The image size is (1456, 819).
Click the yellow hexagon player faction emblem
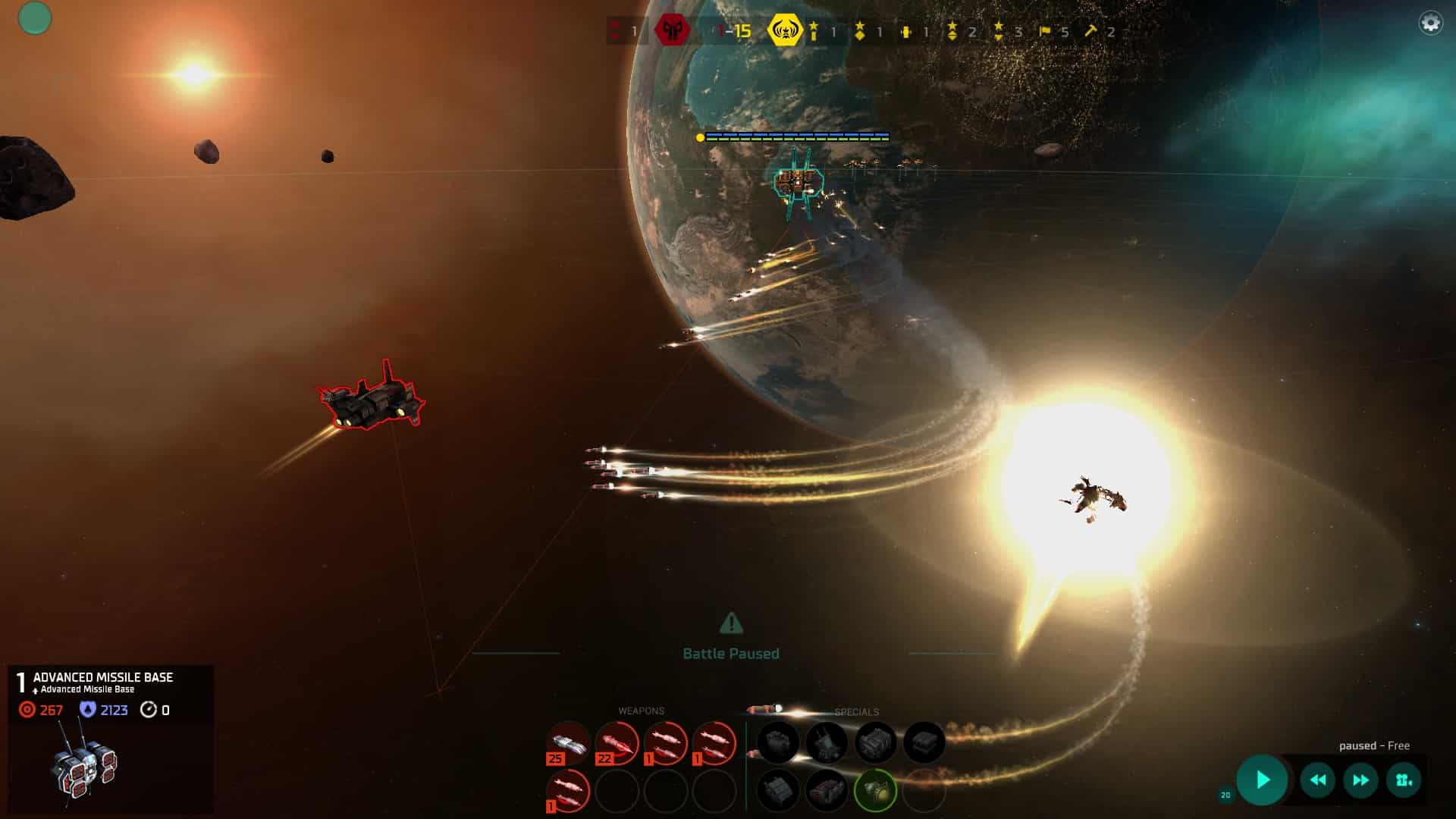tap(784, 31)
